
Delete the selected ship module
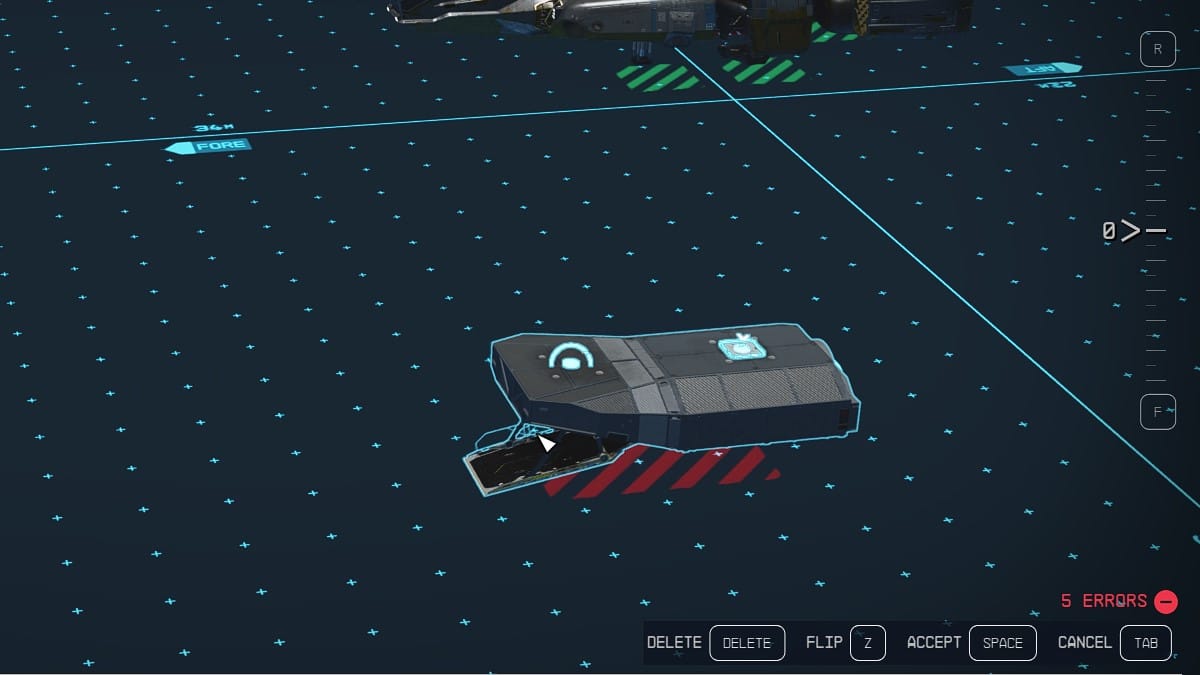point(747,643)
